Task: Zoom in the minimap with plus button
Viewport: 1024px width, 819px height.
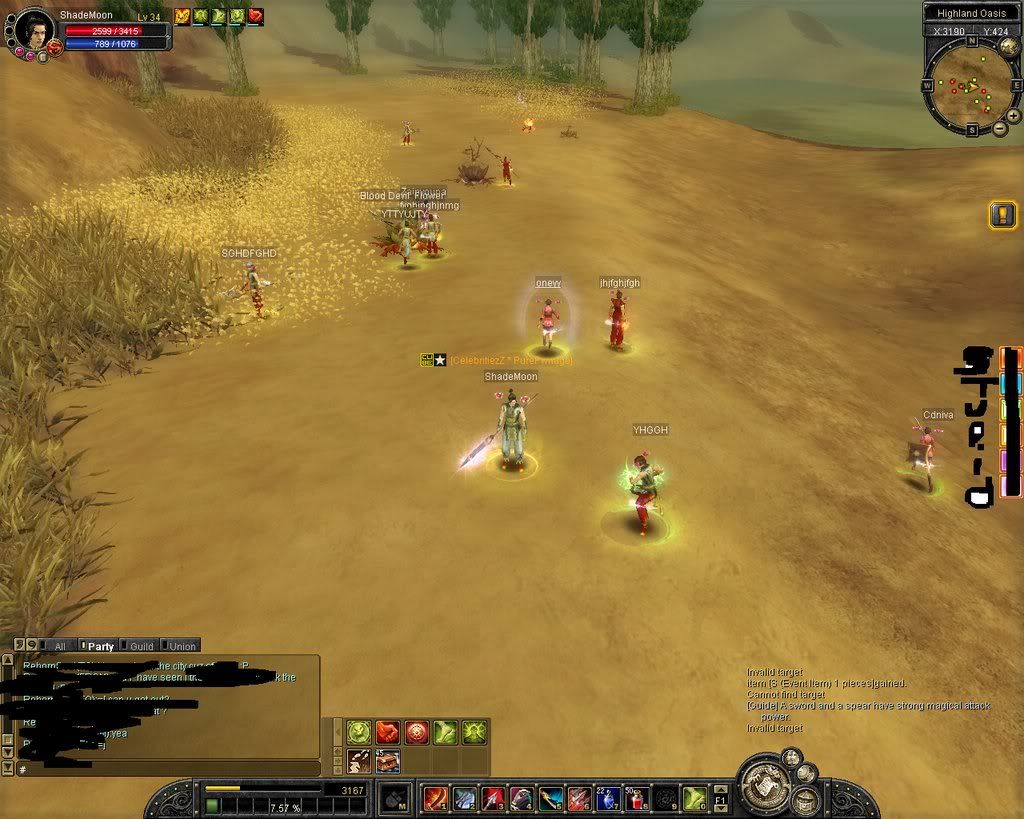Action: [x=1013, y=116]
